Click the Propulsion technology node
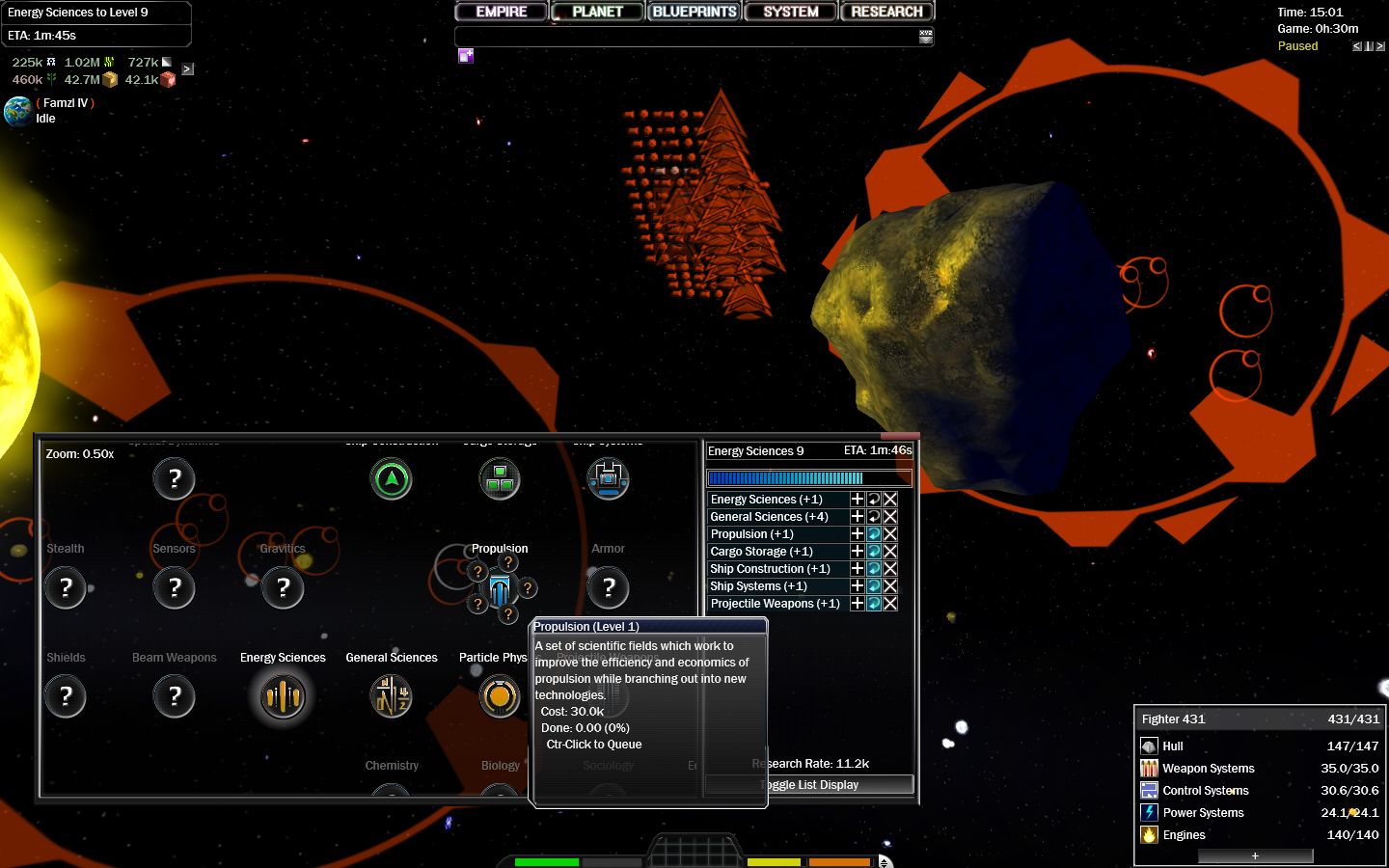Screen dimensions: 1389x868 [x=500, y=588]
